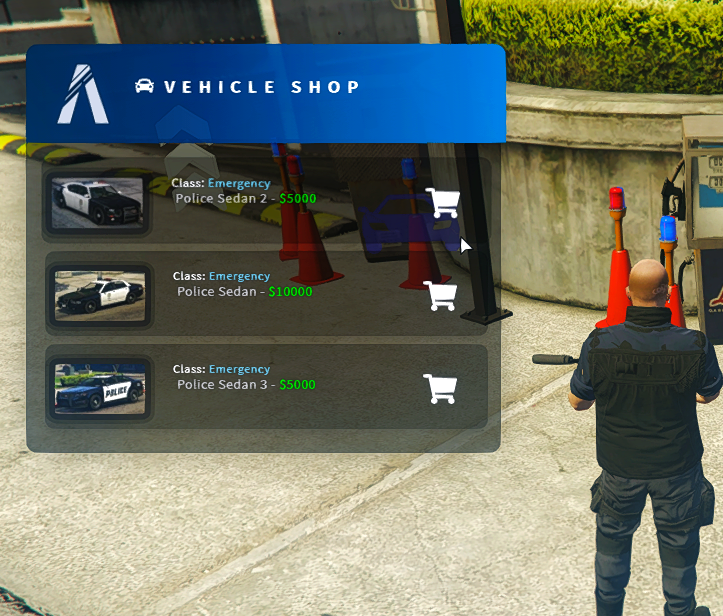The height and width of the screenshot is (616, 723).
Task: Purchase Police Sedan 3 with cart icon
Action: point(440,389)
